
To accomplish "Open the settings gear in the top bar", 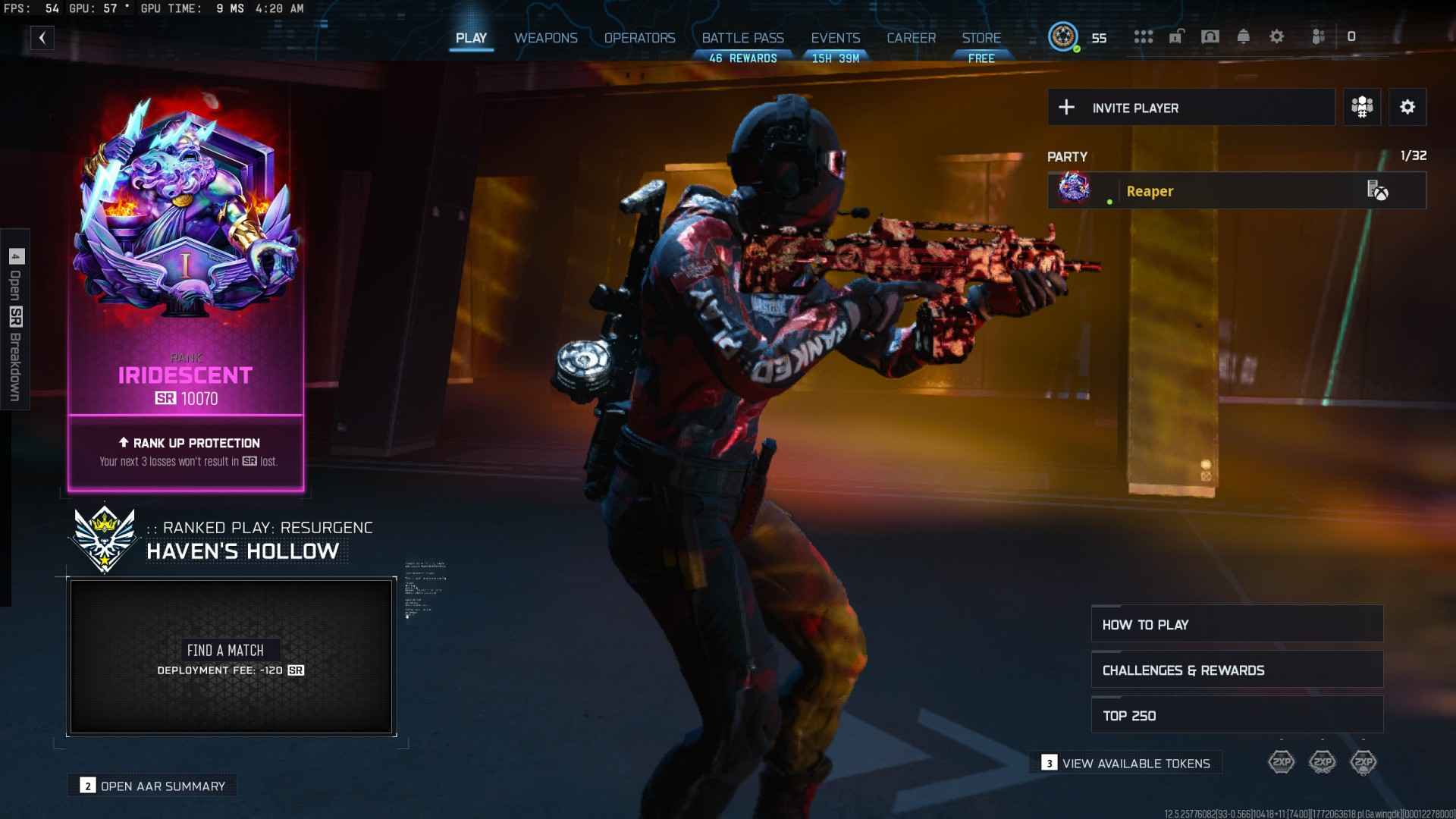I will (1278, 36).
